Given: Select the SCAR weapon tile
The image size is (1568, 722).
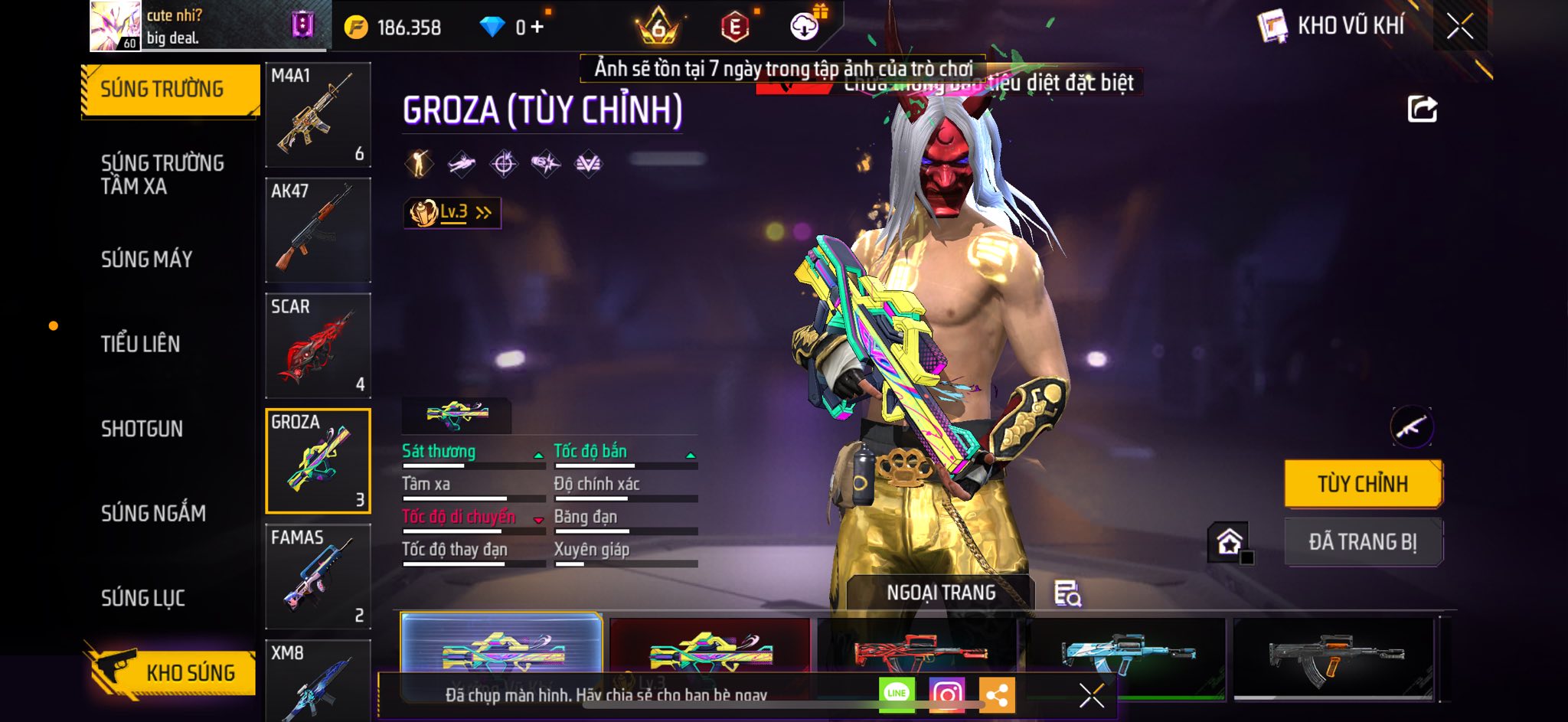Looking at the screenshot, I should (x=318, y=346).
